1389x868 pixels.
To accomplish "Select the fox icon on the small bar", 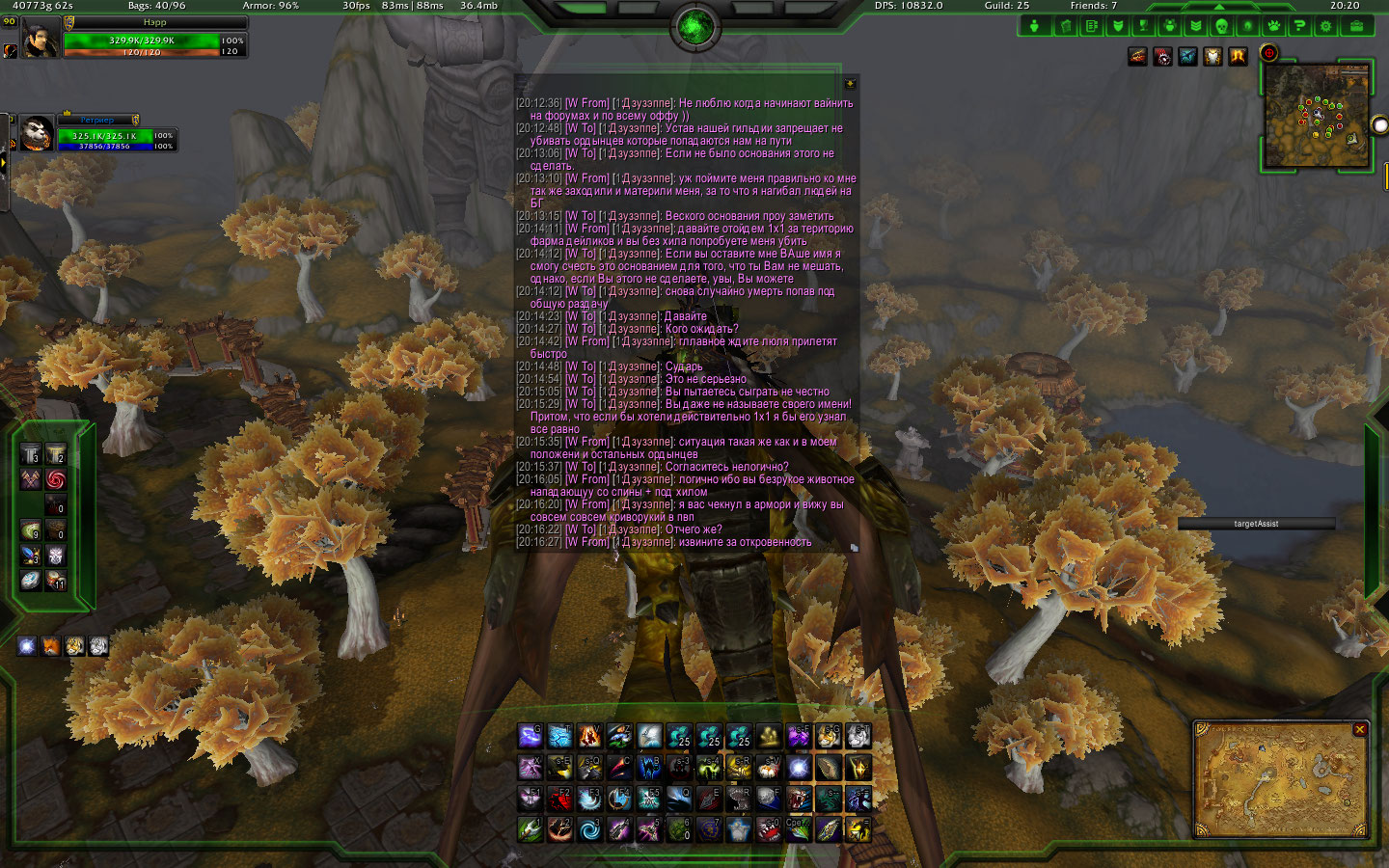I will [51, 646].
